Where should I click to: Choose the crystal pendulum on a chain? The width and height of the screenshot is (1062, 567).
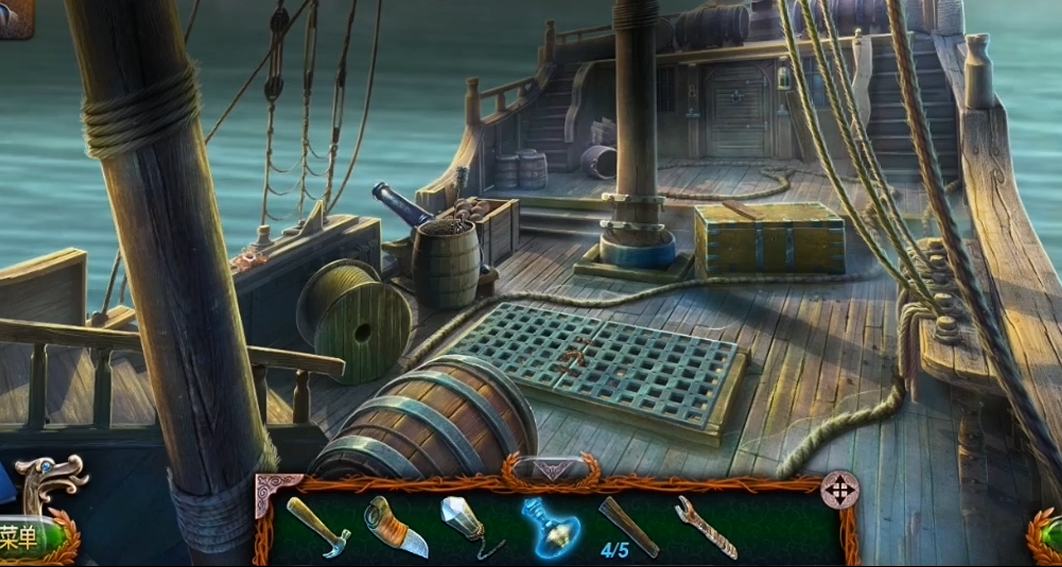click(x=470, y=525)
